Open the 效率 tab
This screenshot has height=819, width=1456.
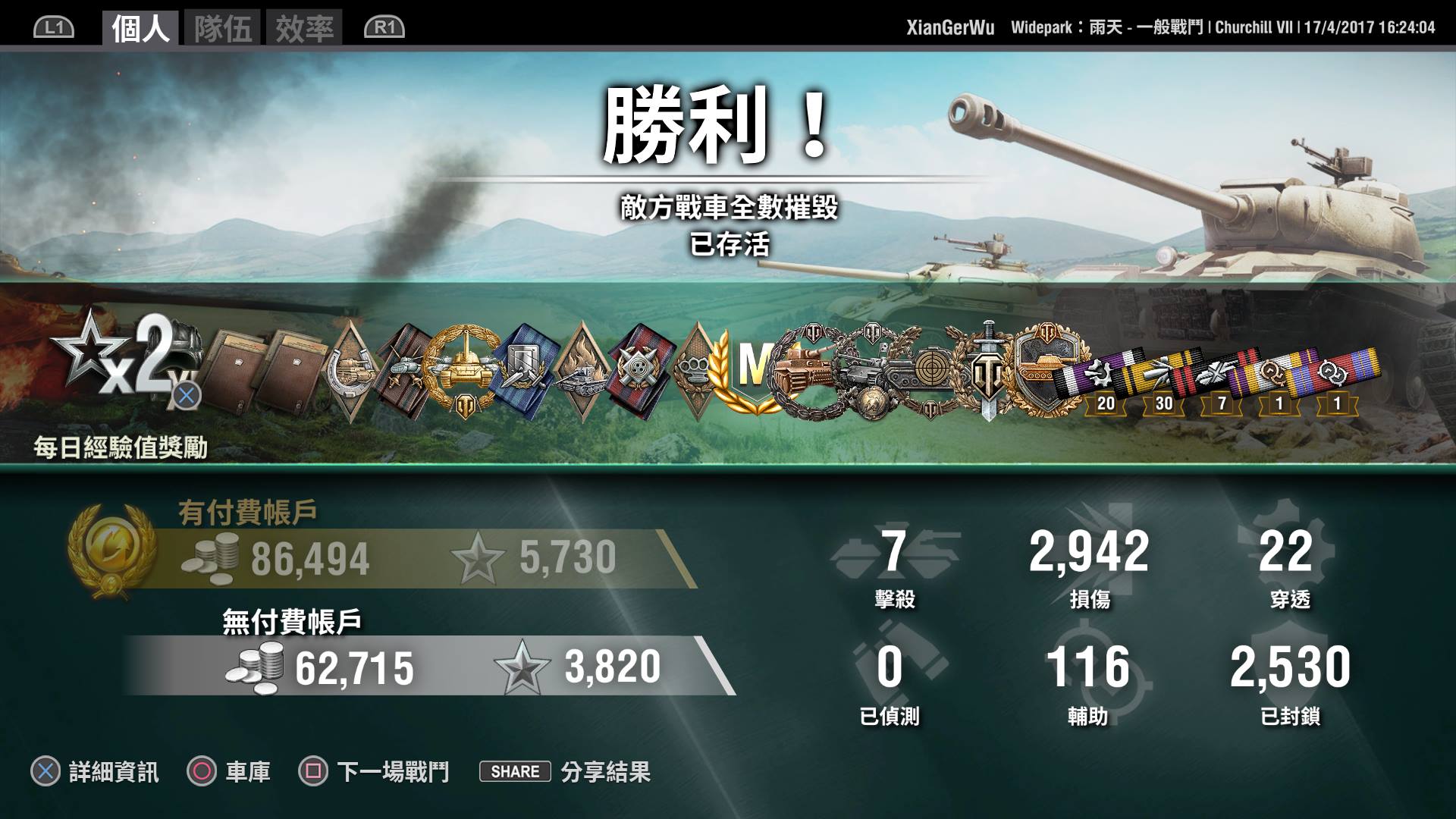[304, 29]
